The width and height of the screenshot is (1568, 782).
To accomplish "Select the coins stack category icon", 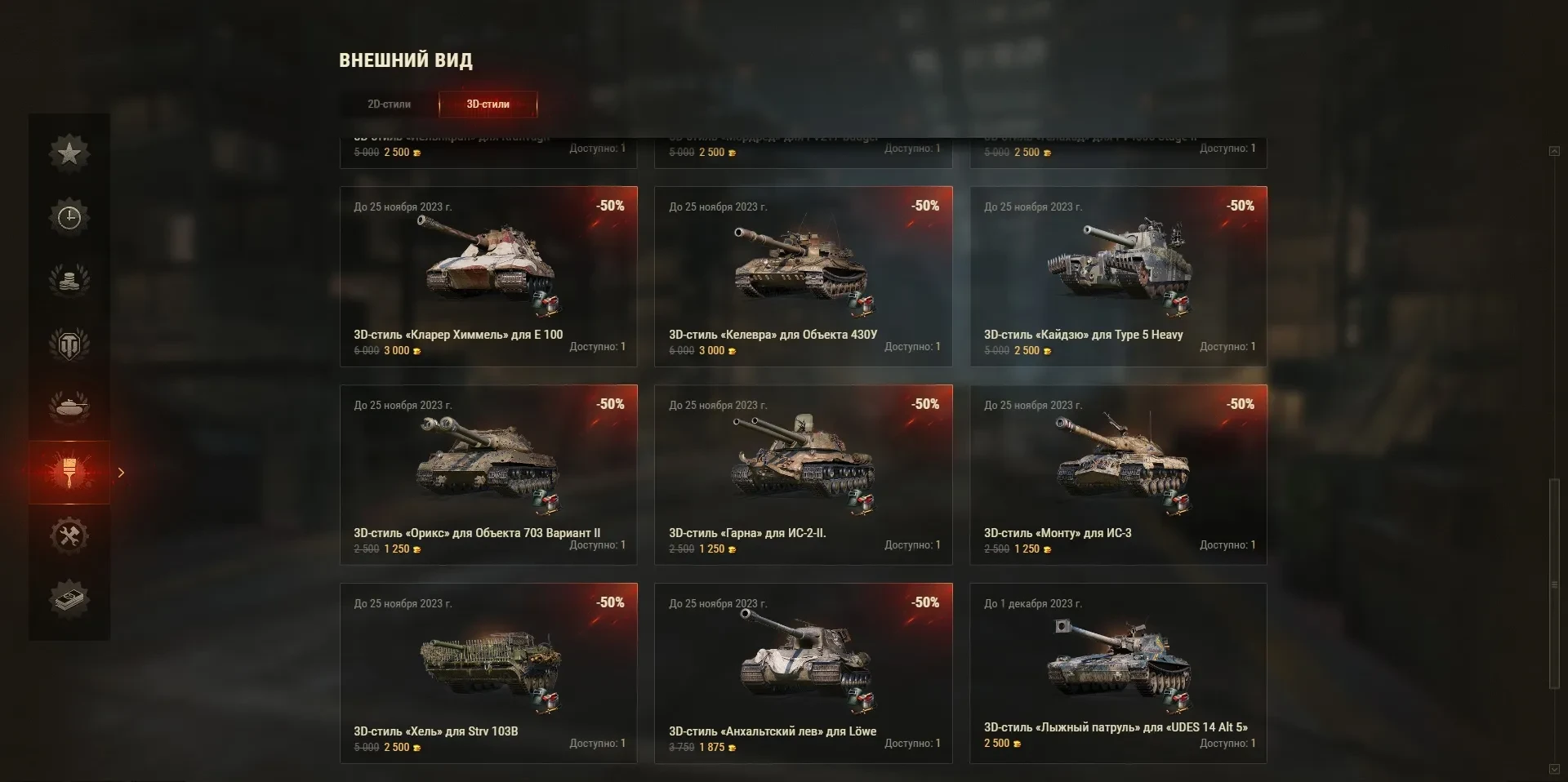I will click(69, 281).
